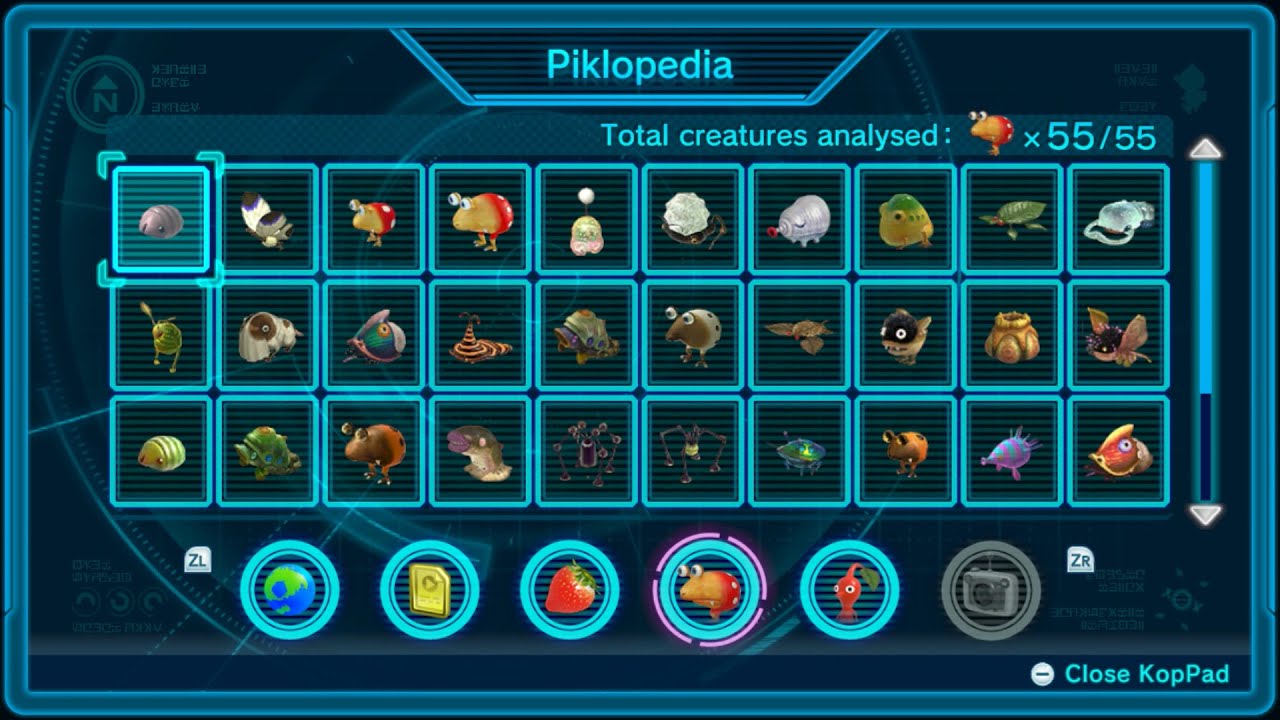This screenshot has height=720, width=1280.
Task: Close the KopPad
Action: click(1132, 674)
